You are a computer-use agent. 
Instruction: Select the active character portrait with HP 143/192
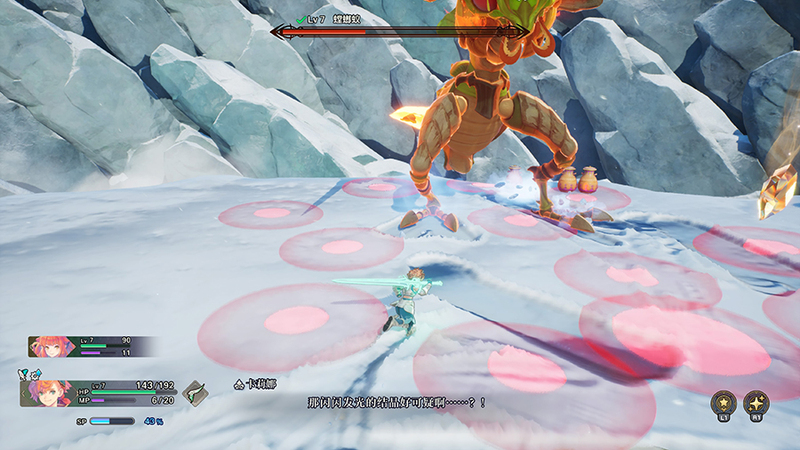tap(45, 391)
